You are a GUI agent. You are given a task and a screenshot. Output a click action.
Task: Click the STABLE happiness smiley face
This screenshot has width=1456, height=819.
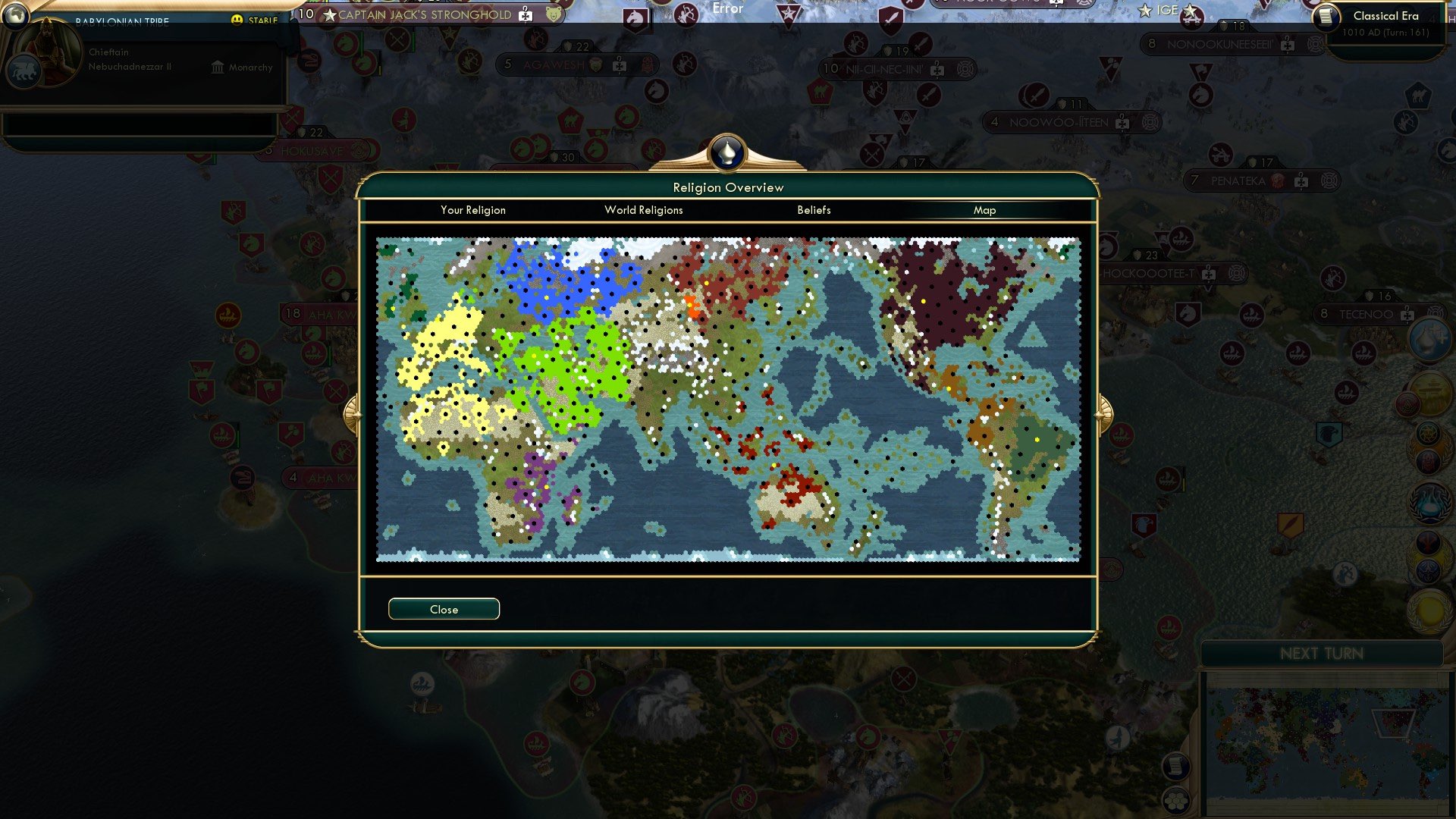(x=237, y=19)
